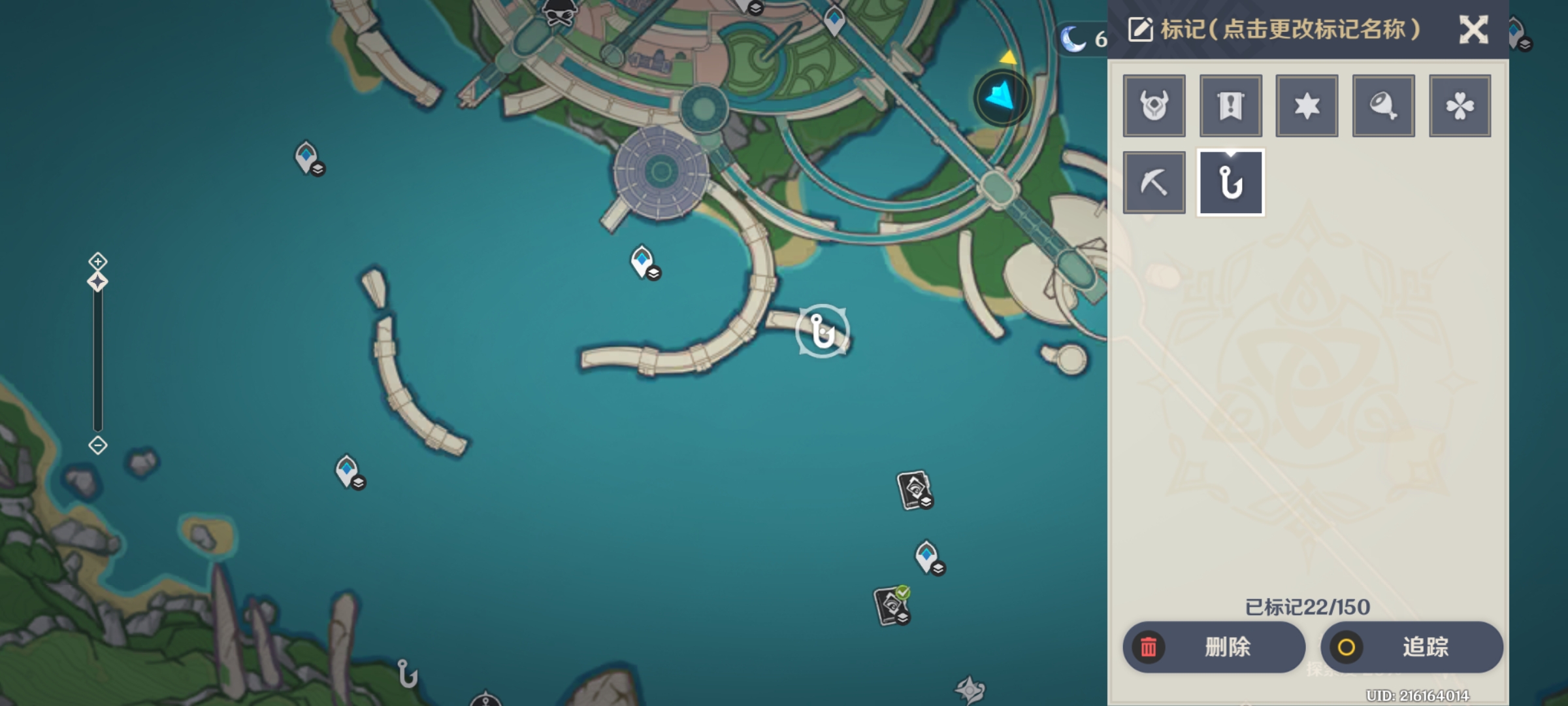The width and height of the screenshot is (1568, 706).
Task: Zoom in the map with plus button
Action: point(98,261)
